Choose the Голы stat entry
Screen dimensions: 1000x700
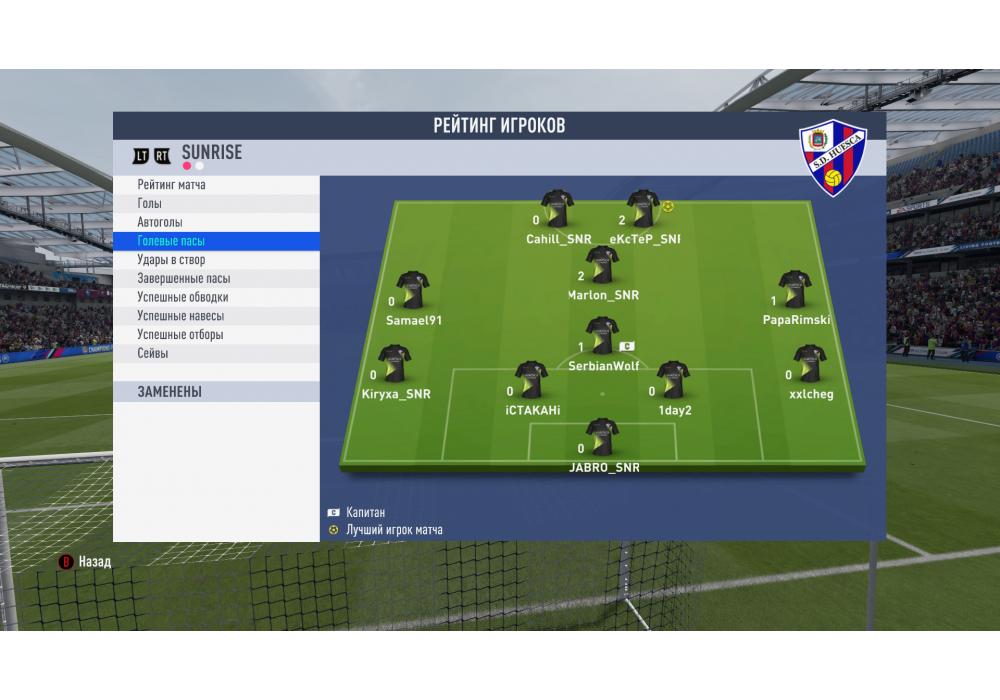point(150,204)
